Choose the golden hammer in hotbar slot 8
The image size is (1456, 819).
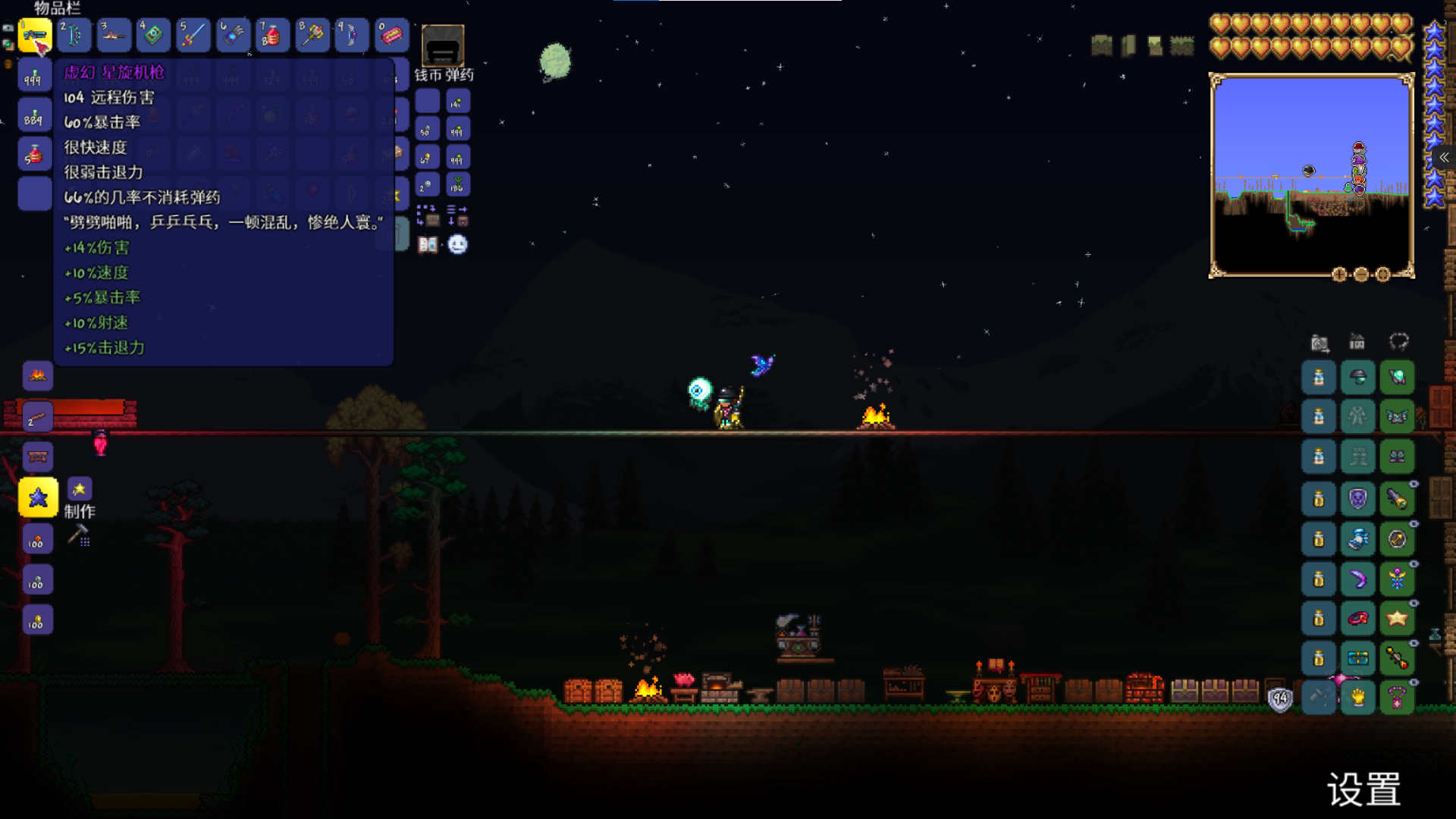click(312, 36)
